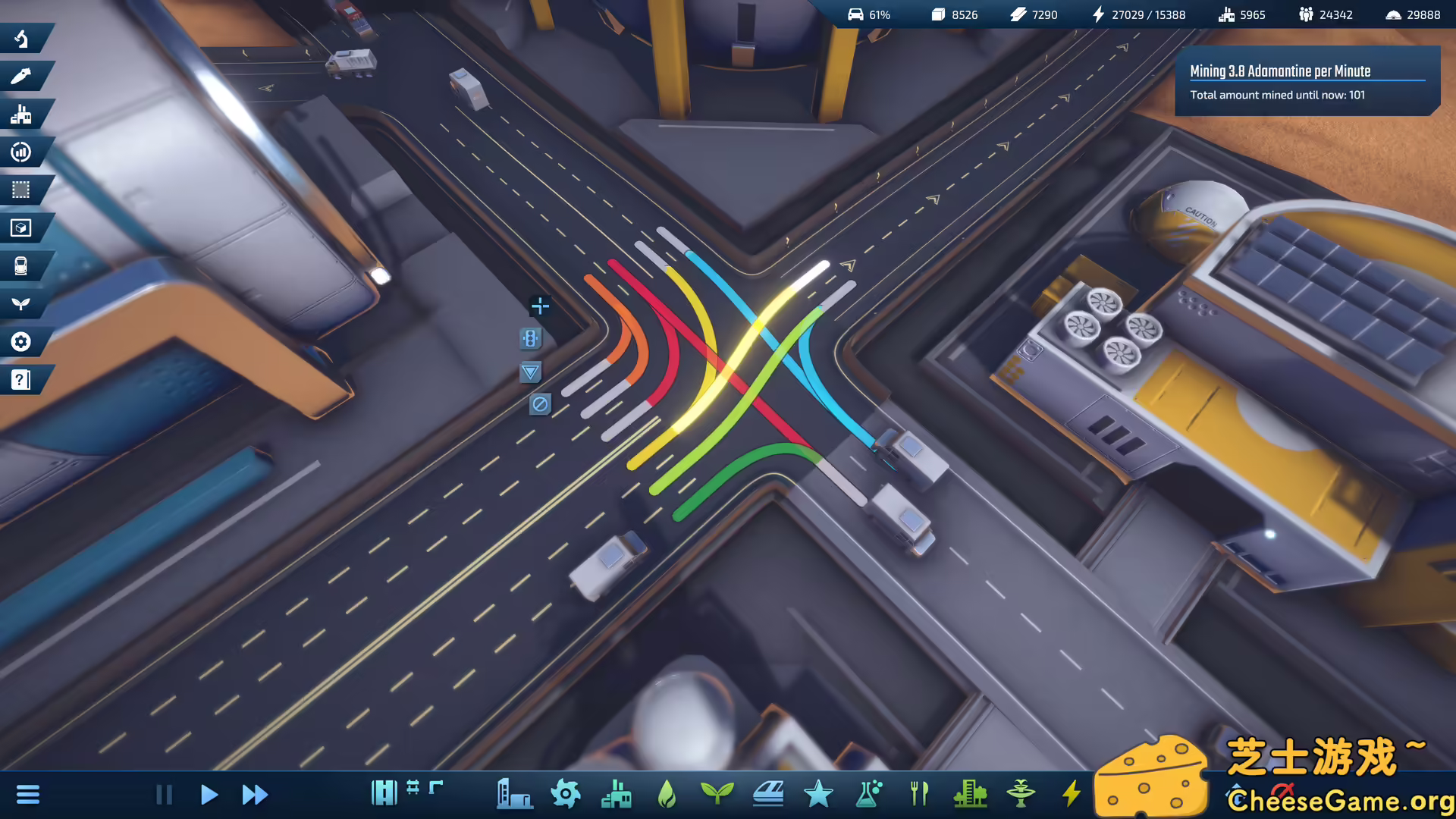
Task: Open the lightning bolt energy category
Action: pos(1071,794)
